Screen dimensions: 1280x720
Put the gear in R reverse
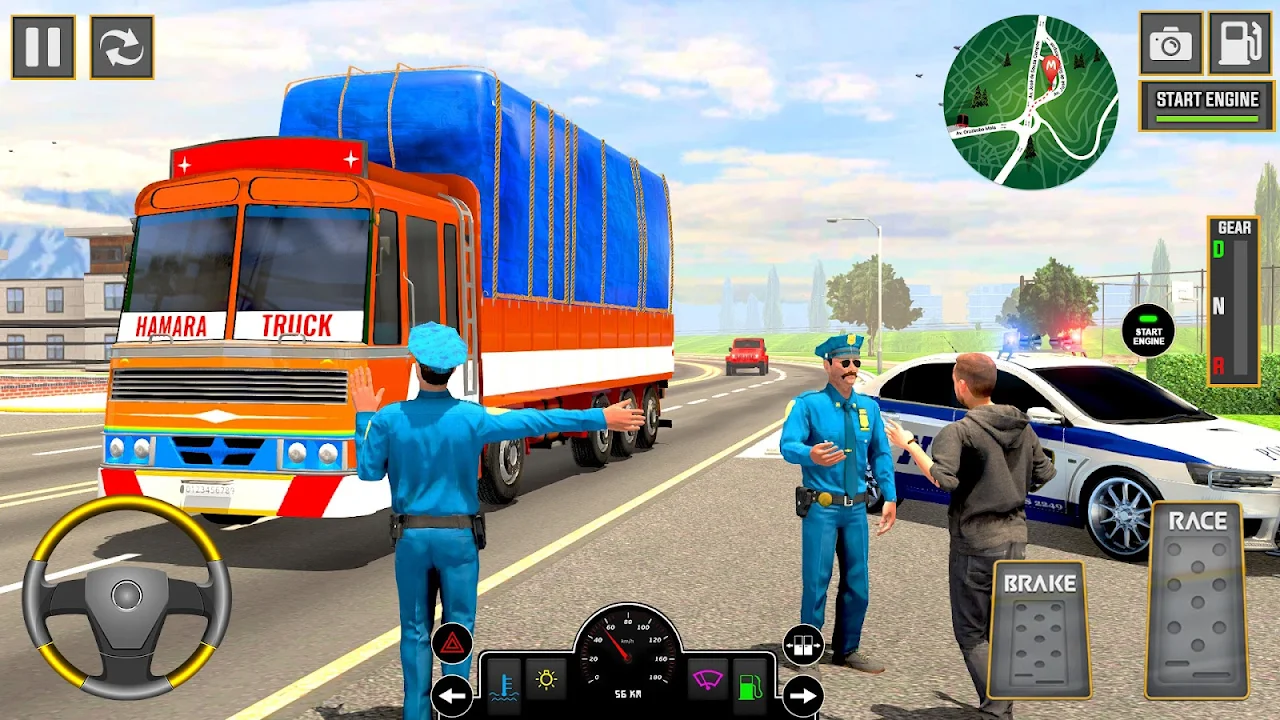point(1219,365)
